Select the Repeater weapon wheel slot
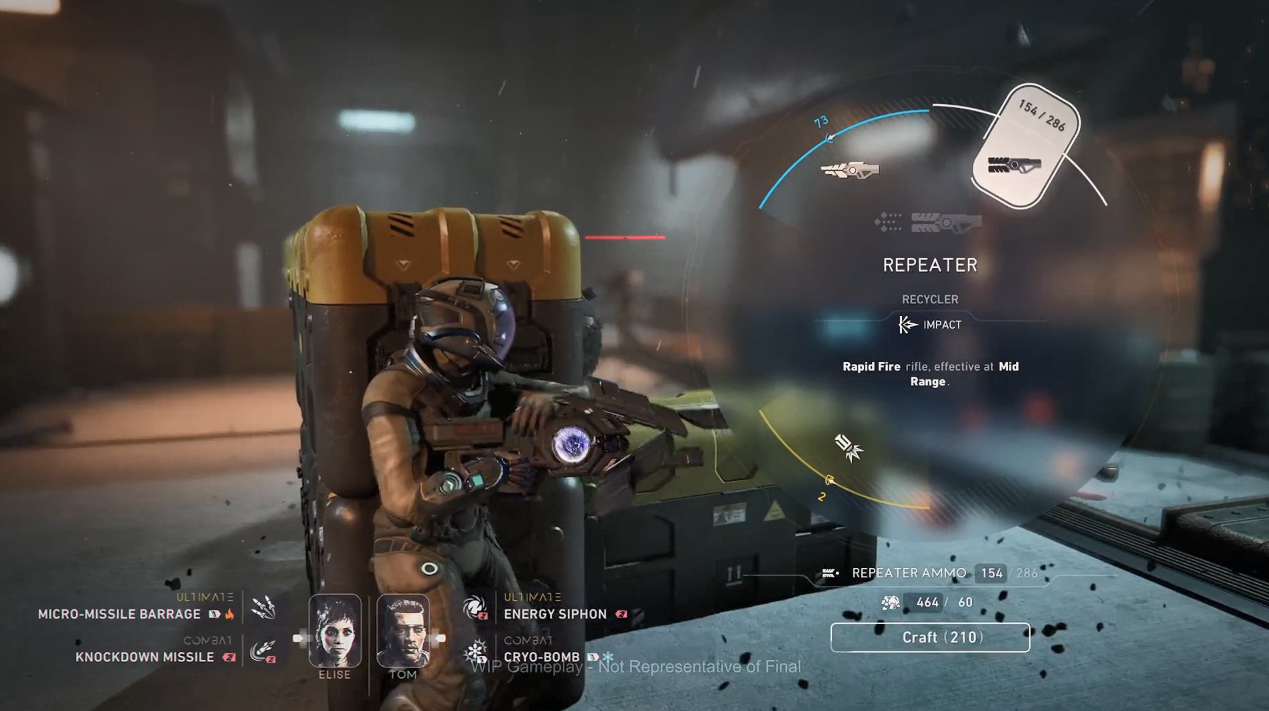 tap(1024, 147)
